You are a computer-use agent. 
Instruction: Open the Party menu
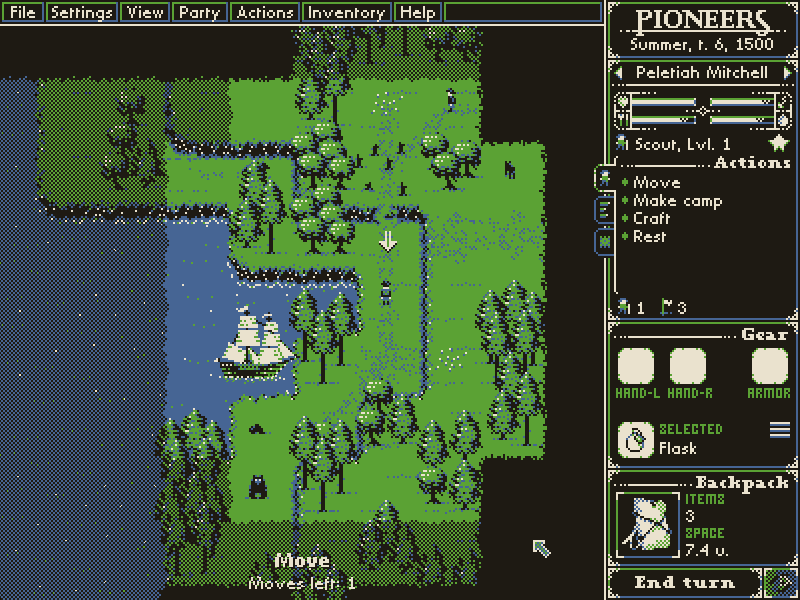199,13
